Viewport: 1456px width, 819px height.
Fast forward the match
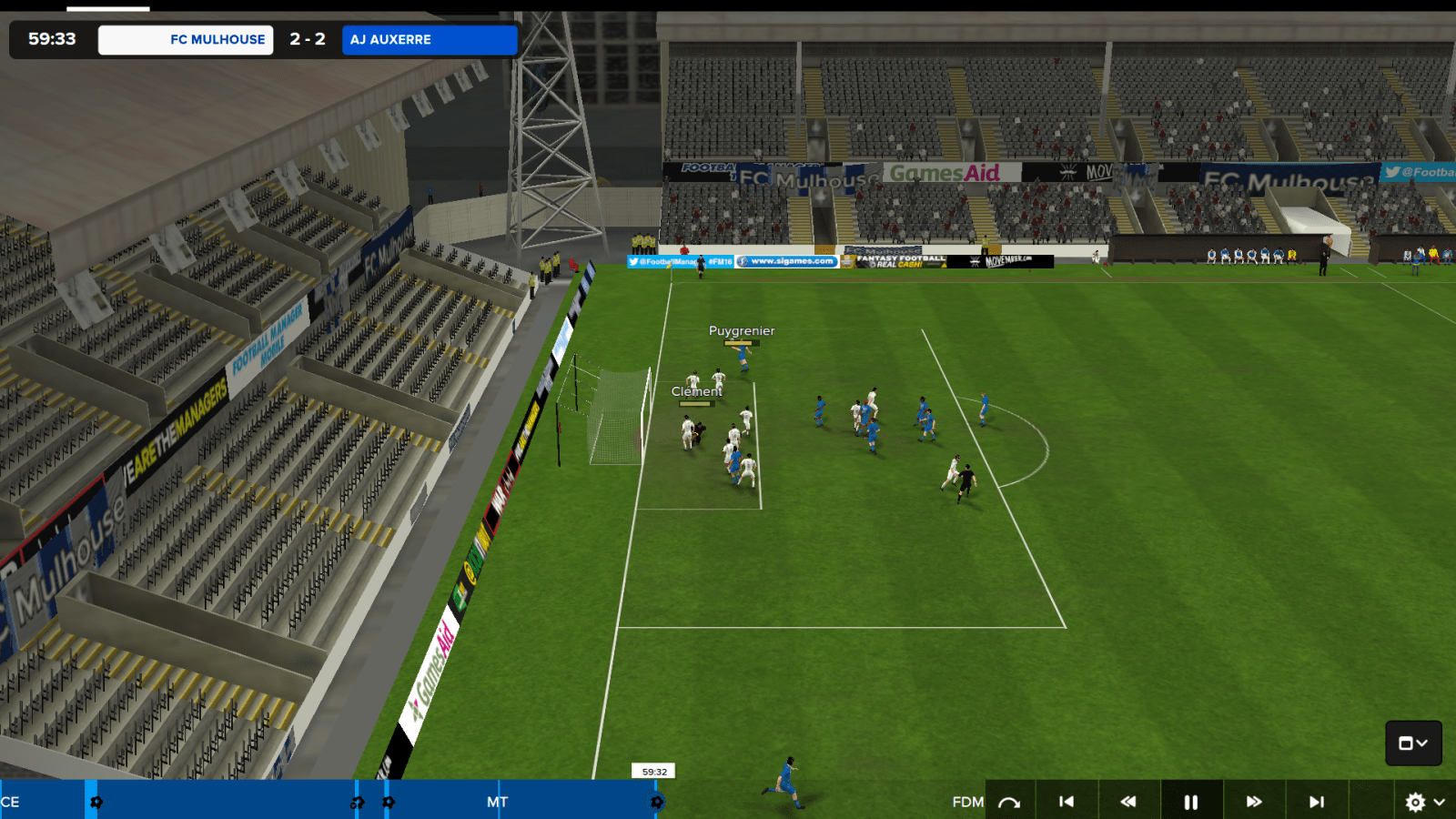tap(1253, 802)
